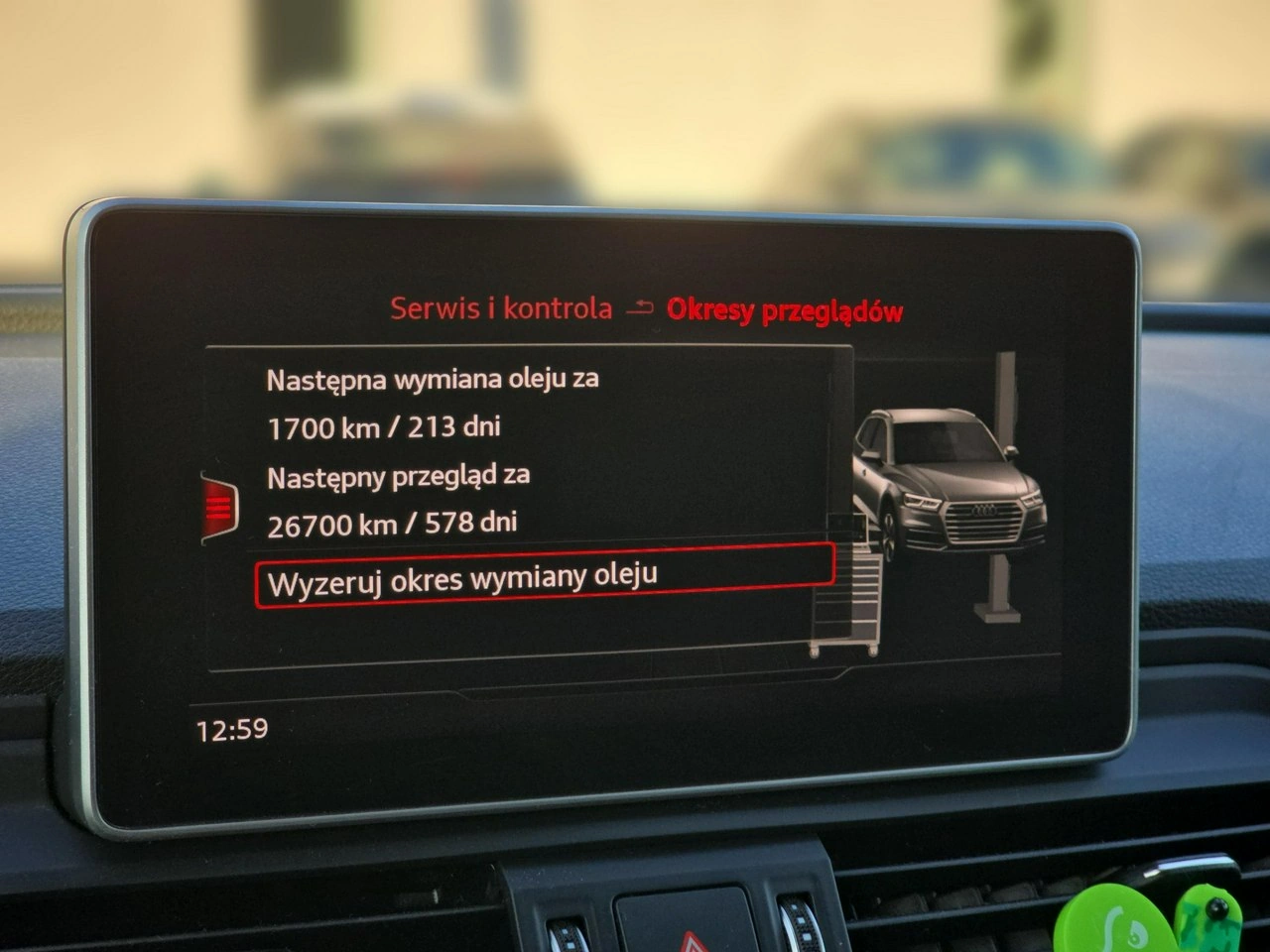1270x952 pixels.
Task: Tap the highlighted red selection frame
Action: [546, 570]
